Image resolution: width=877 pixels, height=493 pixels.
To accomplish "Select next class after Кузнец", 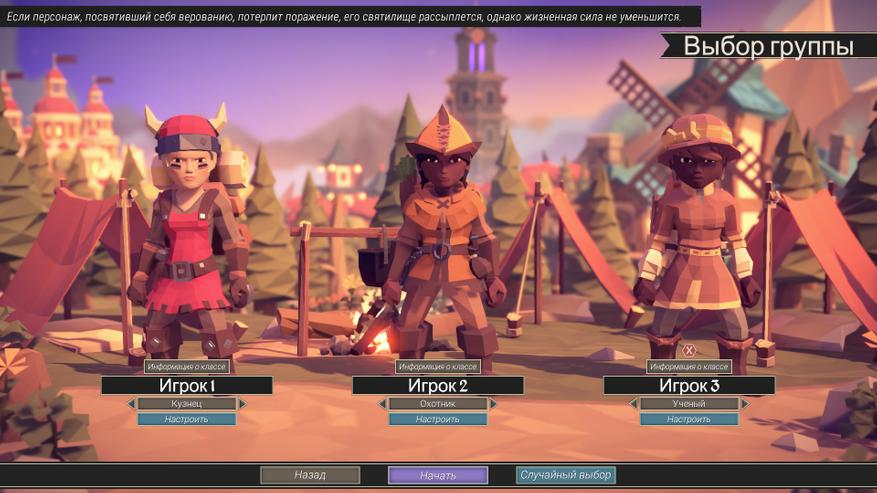I will click(x=243, y=404).
